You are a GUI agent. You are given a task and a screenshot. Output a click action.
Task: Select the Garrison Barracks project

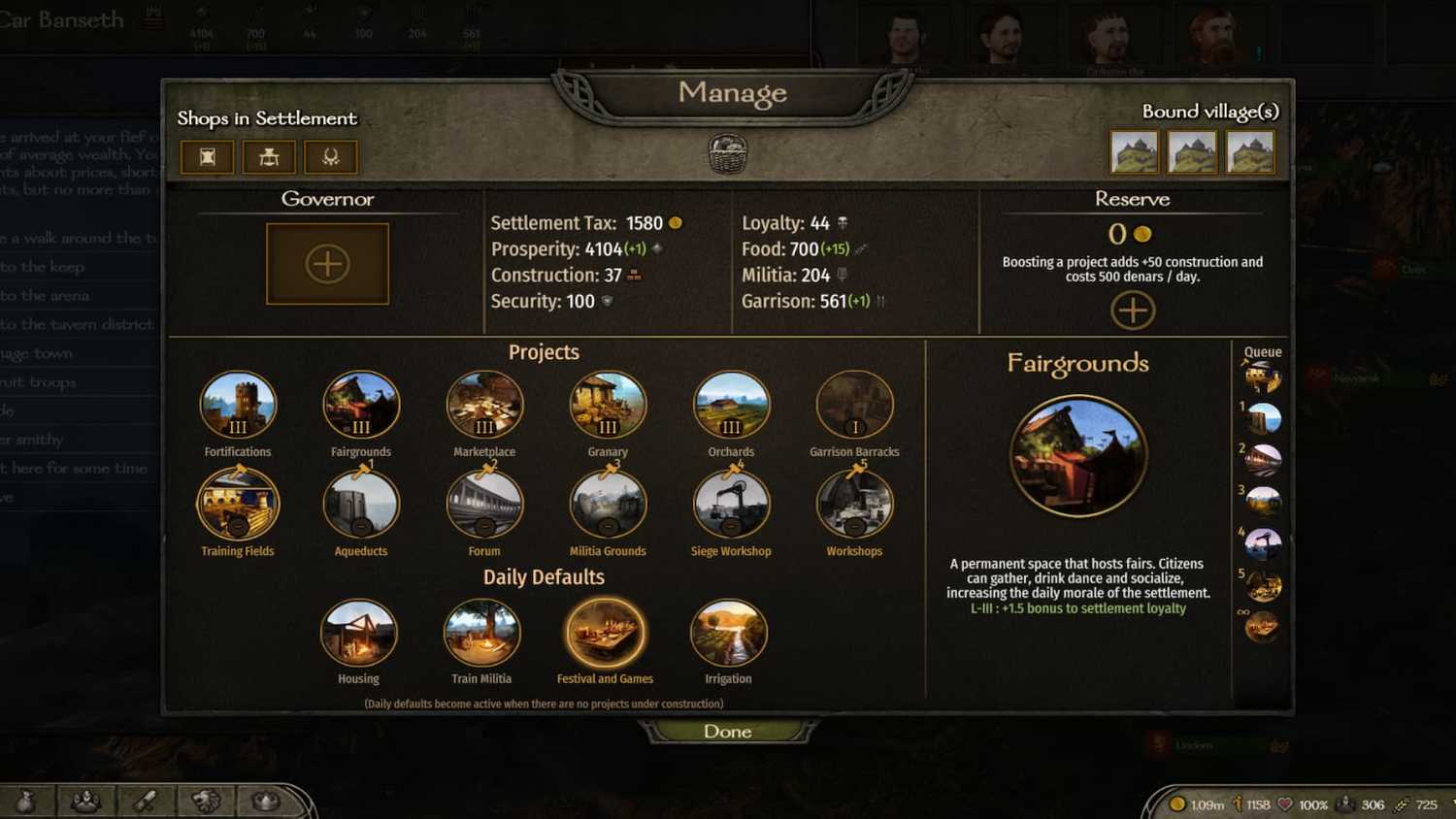tap(853, 406)
